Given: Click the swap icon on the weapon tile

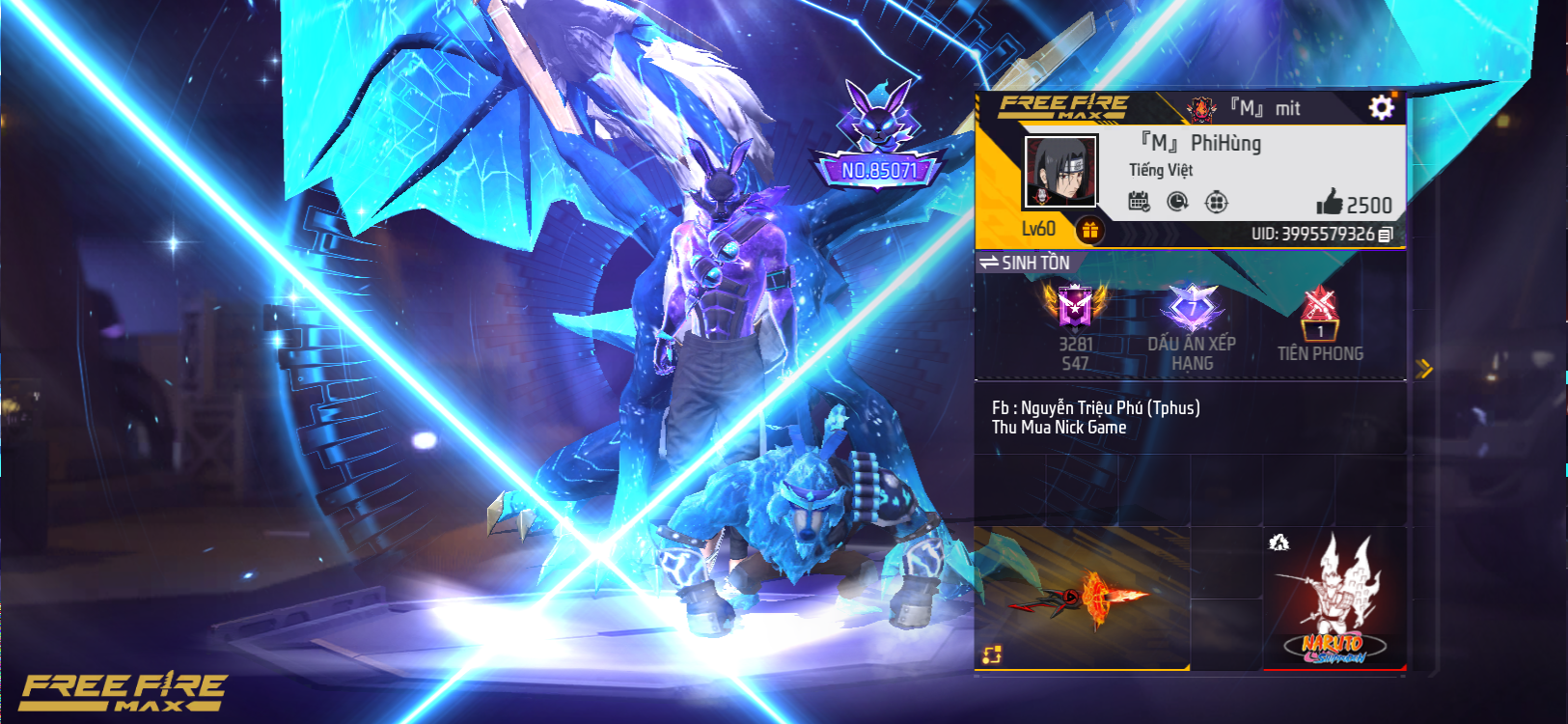Looking at the screenshot, I should [x=992, y=654].
